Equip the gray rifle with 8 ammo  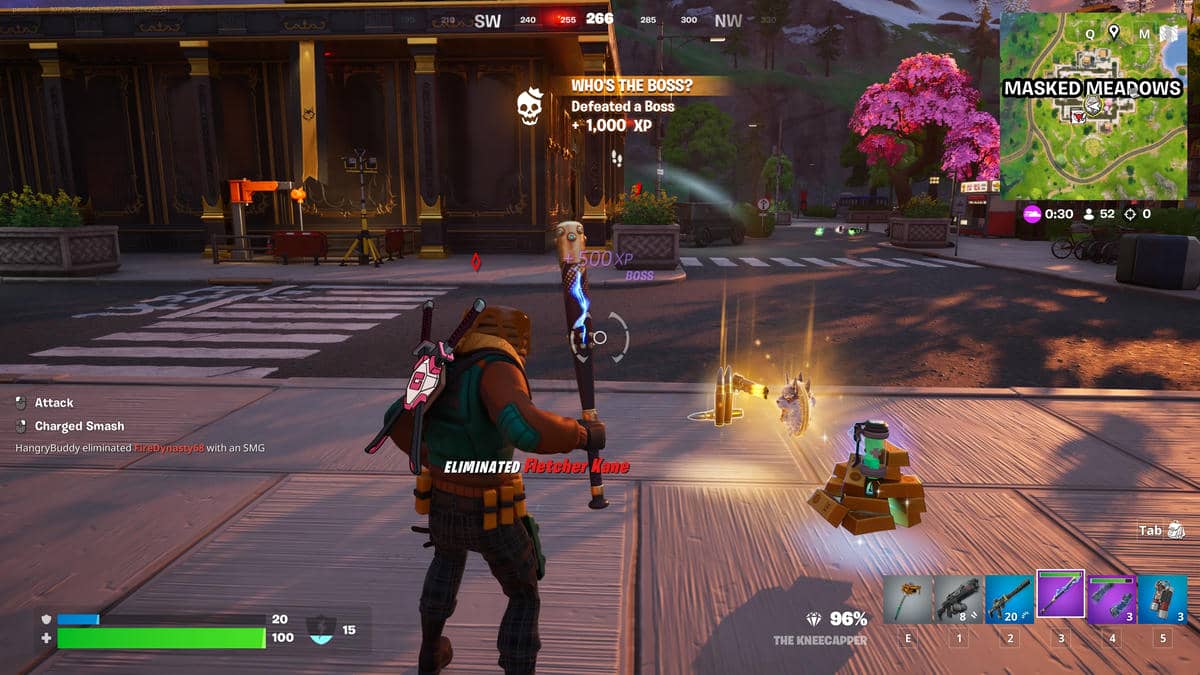[x=959, y=599]
